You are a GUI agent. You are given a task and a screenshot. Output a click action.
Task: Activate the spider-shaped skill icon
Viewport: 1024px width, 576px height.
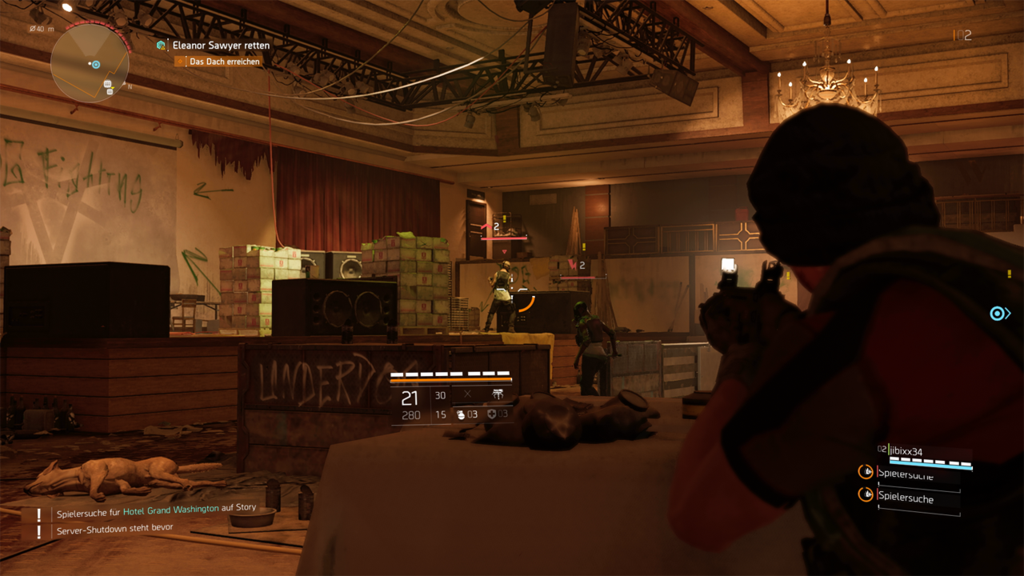tap(497, 395)
